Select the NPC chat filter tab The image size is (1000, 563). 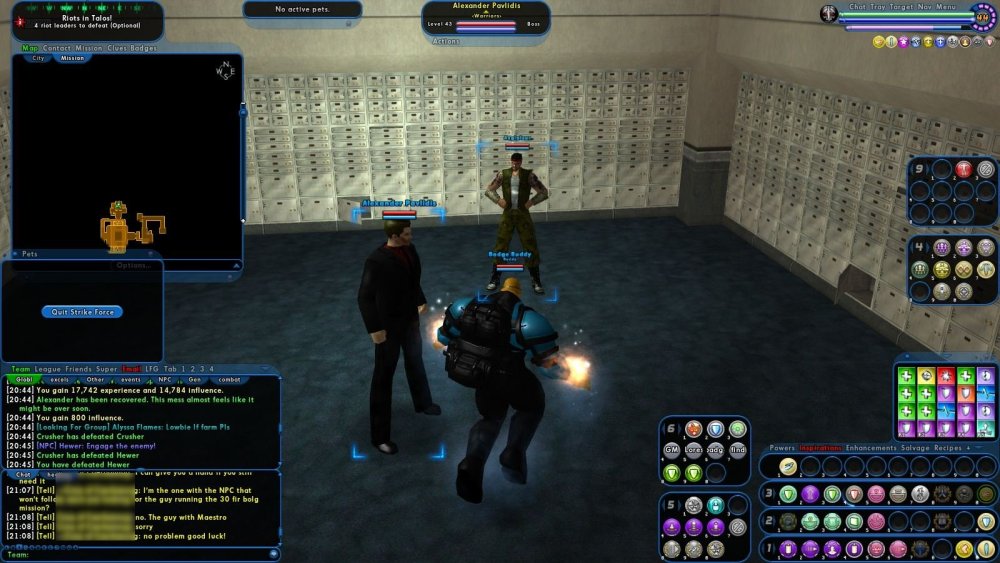pos(163,380)
